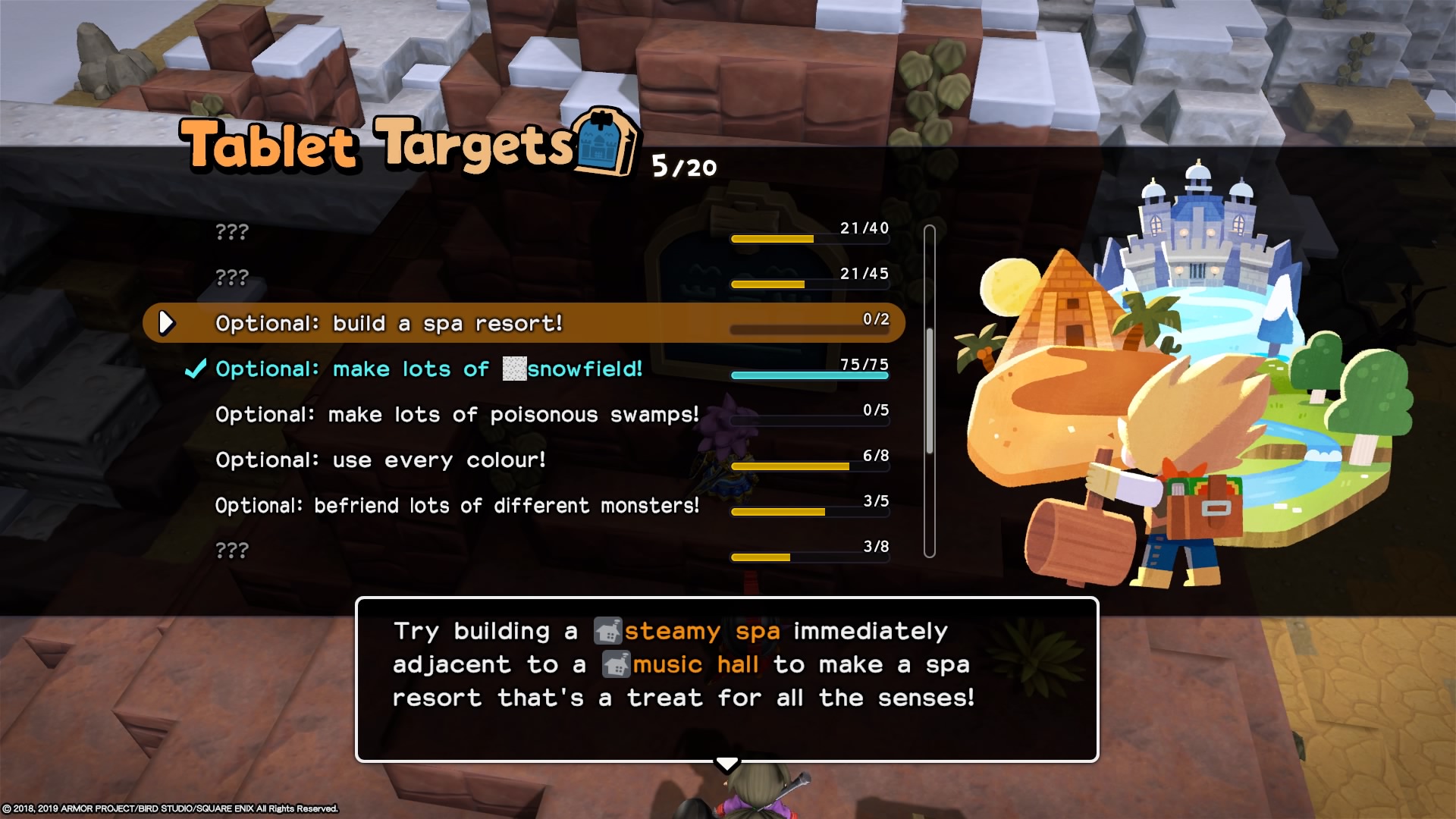Click the music hall room icon in the hint
Screen dimensions: 1456x819
coord(618,664)
